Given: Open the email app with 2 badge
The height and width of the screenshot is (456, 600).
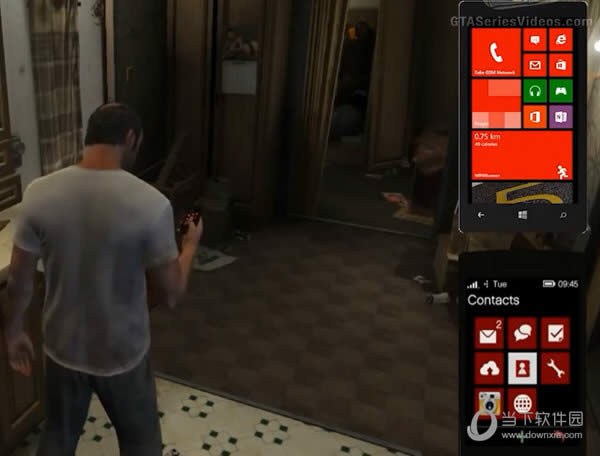Looking at the screenshot, I should (488, 334).
